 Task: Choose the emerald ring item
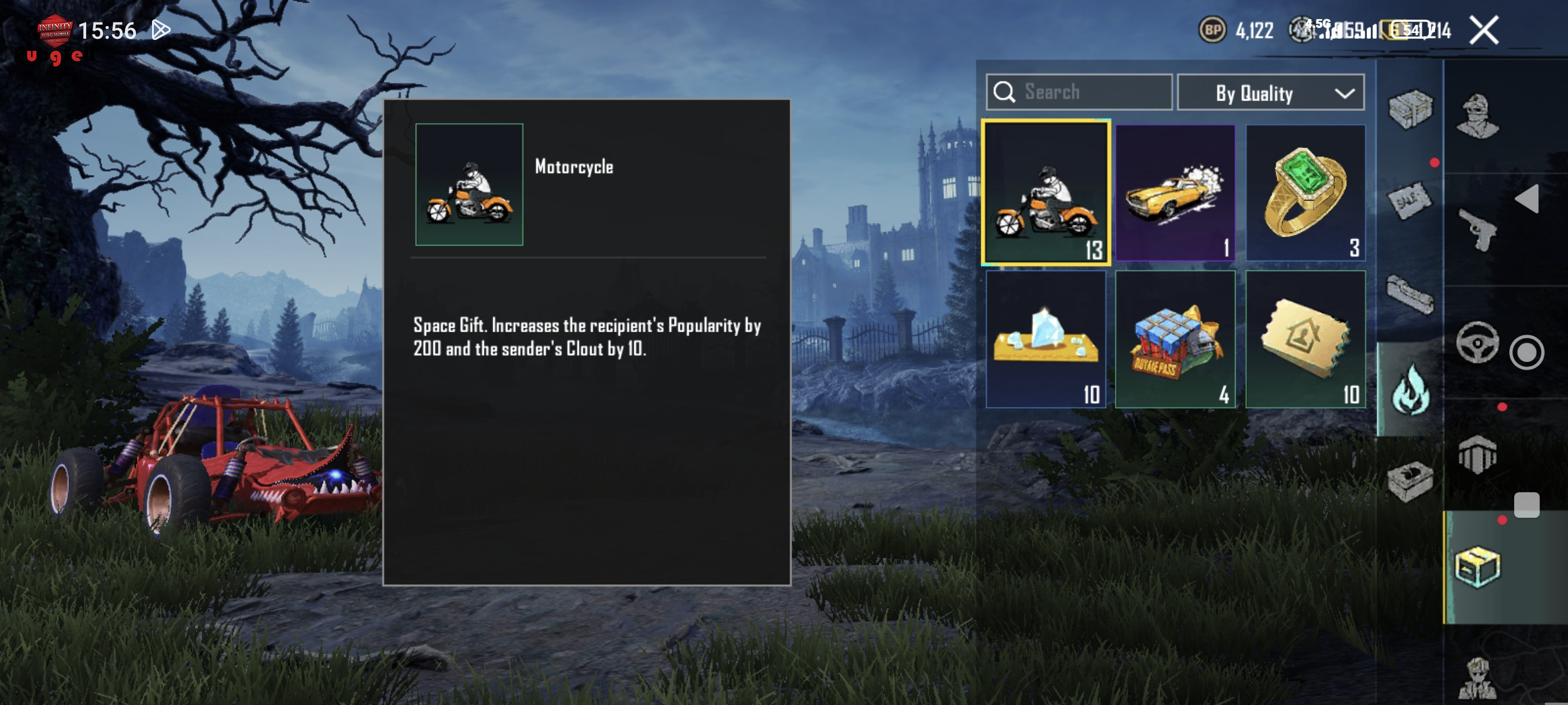click(x=1305, y=193)
